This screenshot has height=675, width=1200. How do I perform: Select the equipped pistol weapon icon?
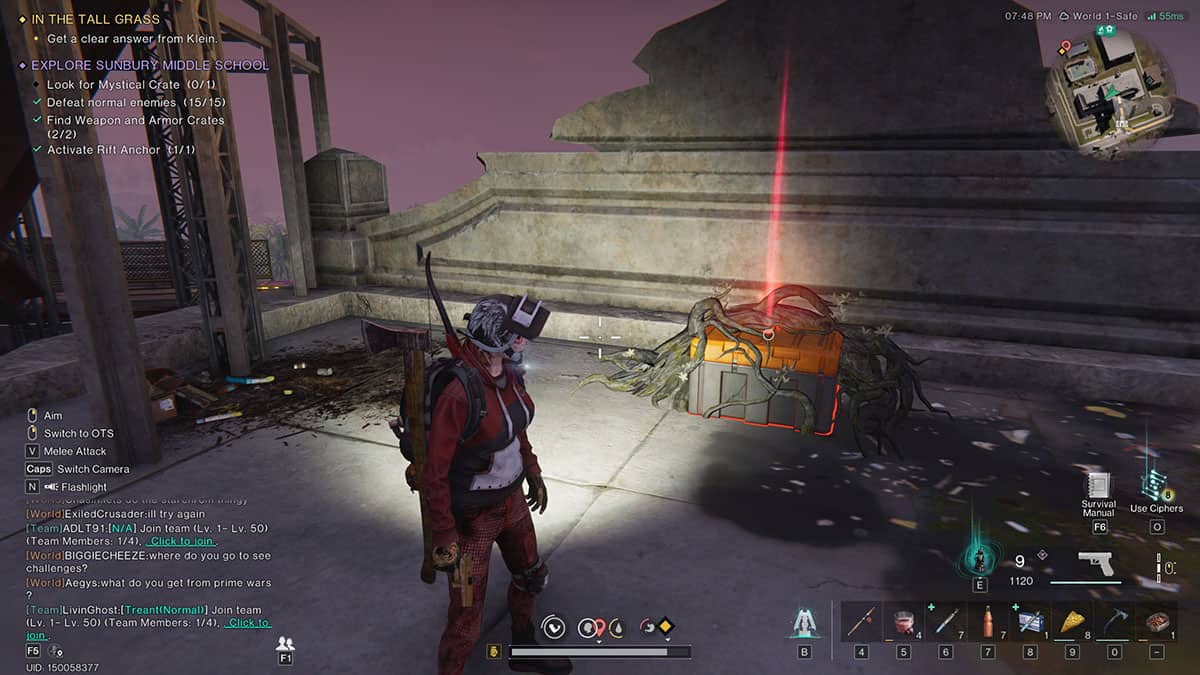coord(1099,565)
